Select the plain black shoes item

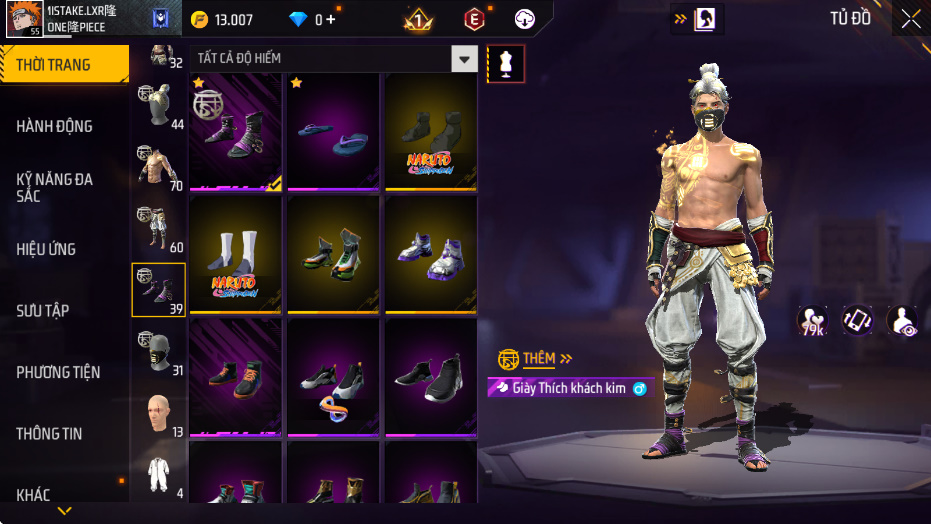tap(431, 377)
